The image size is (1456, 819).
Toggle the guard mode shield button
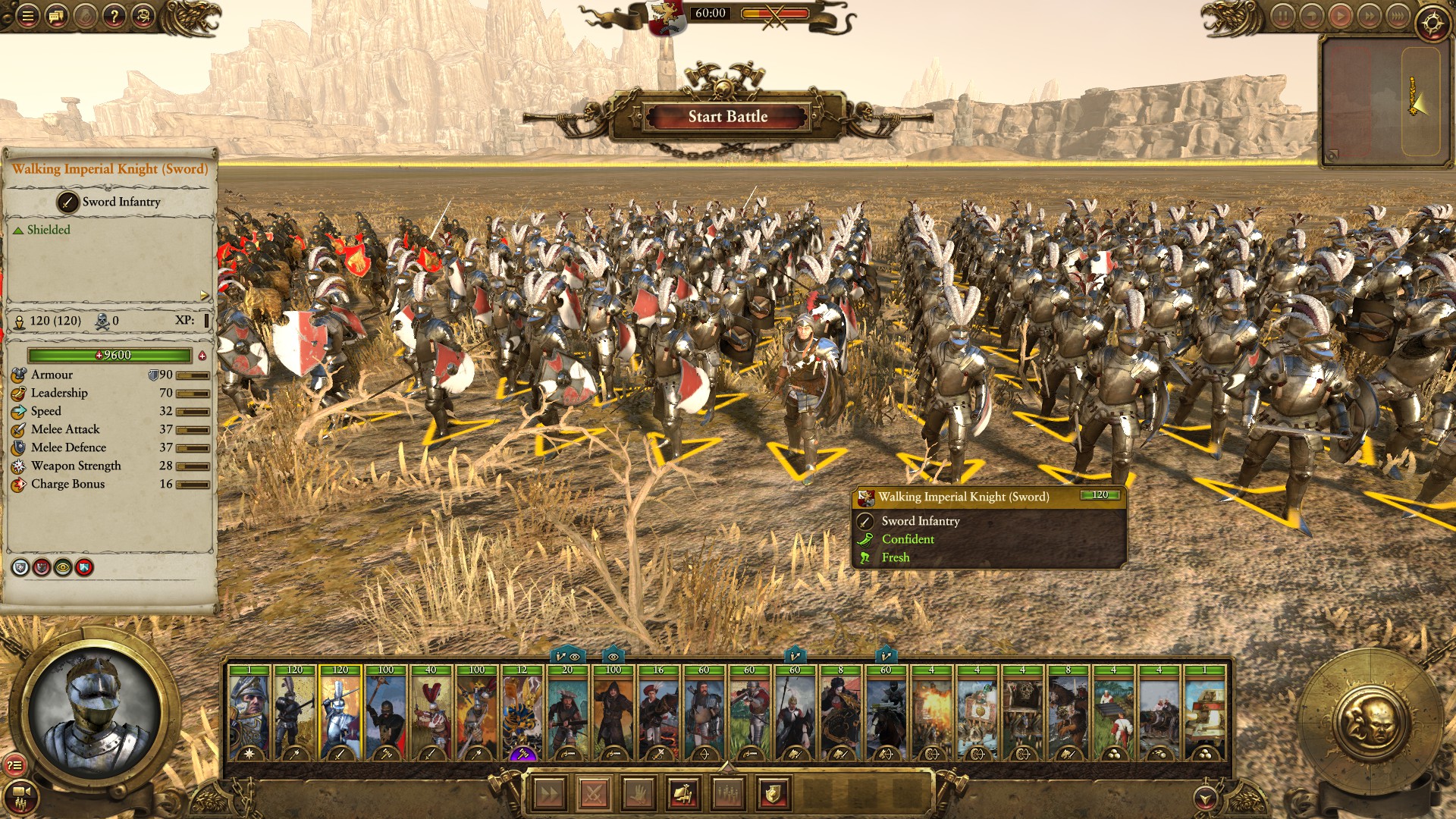(x=773, y=794)
